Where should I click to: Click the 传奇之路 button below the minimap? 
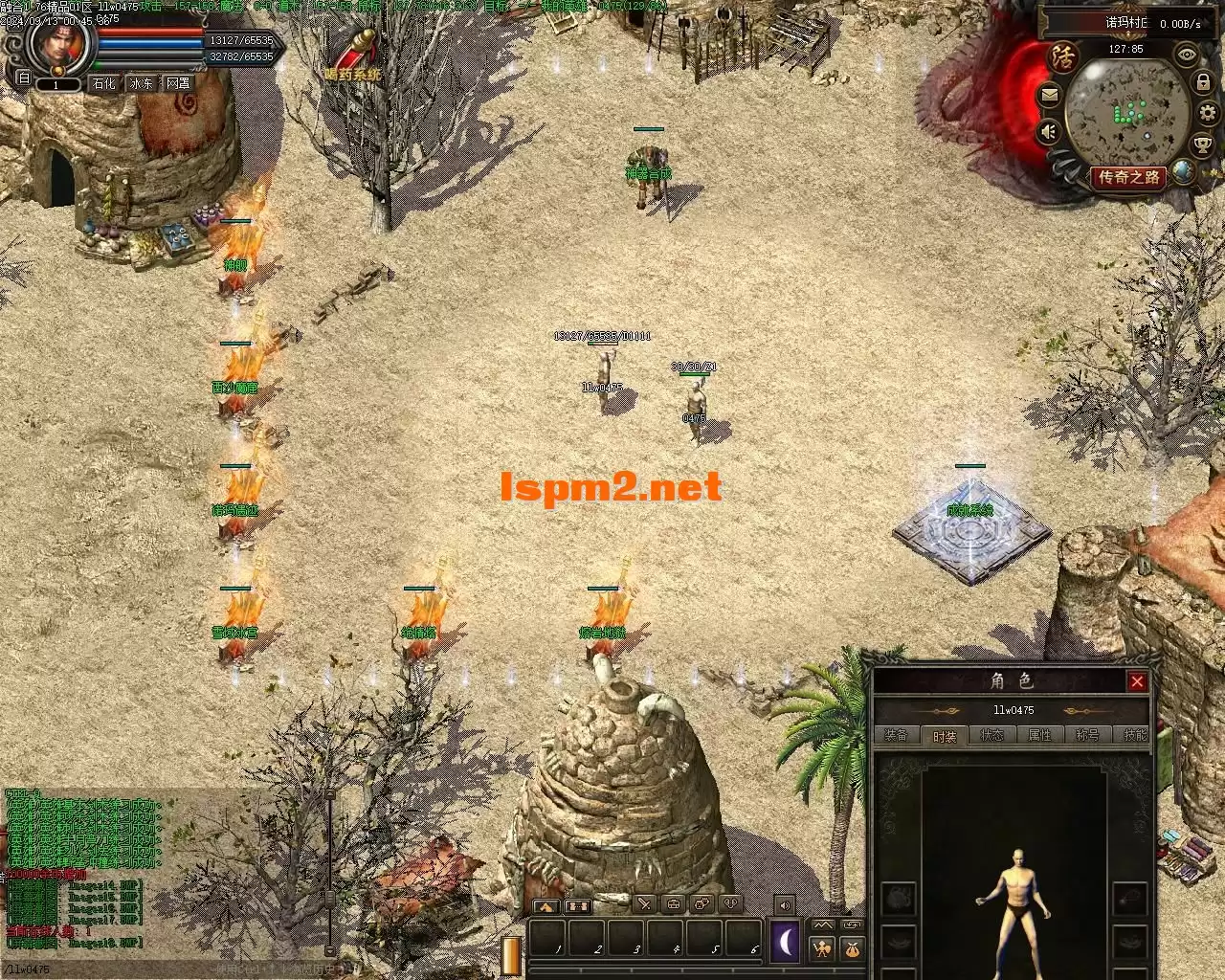[x=1129, y=177]
